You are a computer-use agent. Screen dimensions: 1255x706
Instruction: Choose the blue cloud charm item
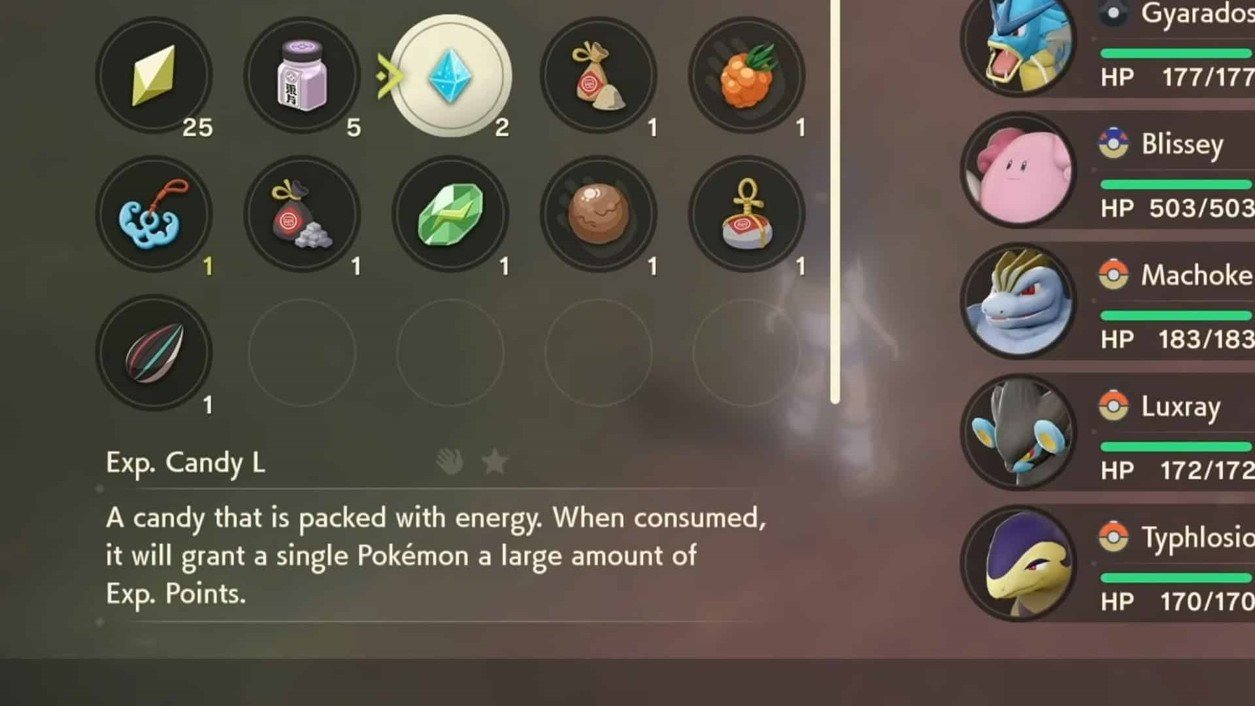coord(153,214)
